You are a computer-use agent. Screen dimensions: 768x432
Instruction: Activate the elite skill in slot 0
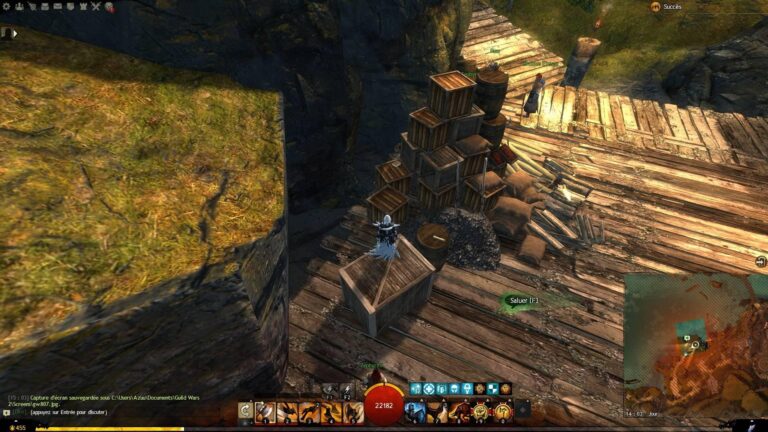coord(500,411)
